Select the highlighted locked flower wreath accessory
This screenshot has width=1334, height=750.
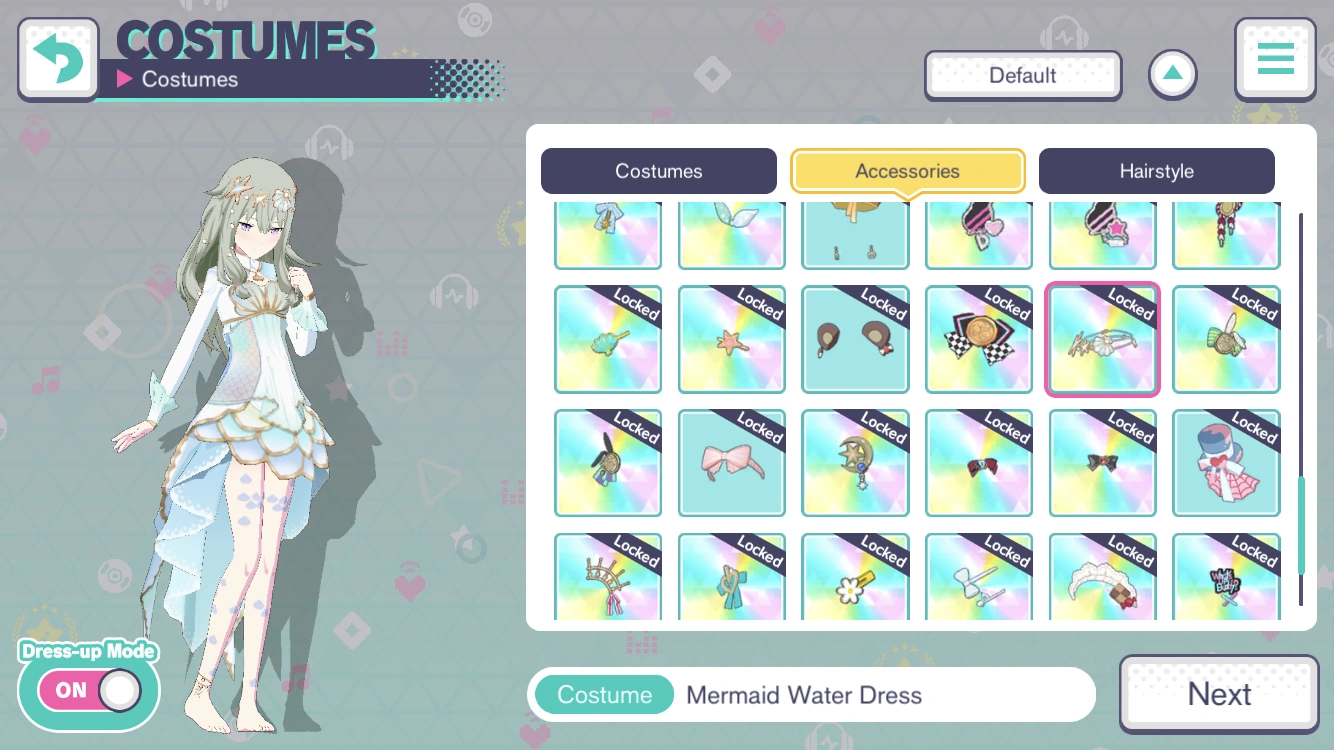click(1103, 339)
